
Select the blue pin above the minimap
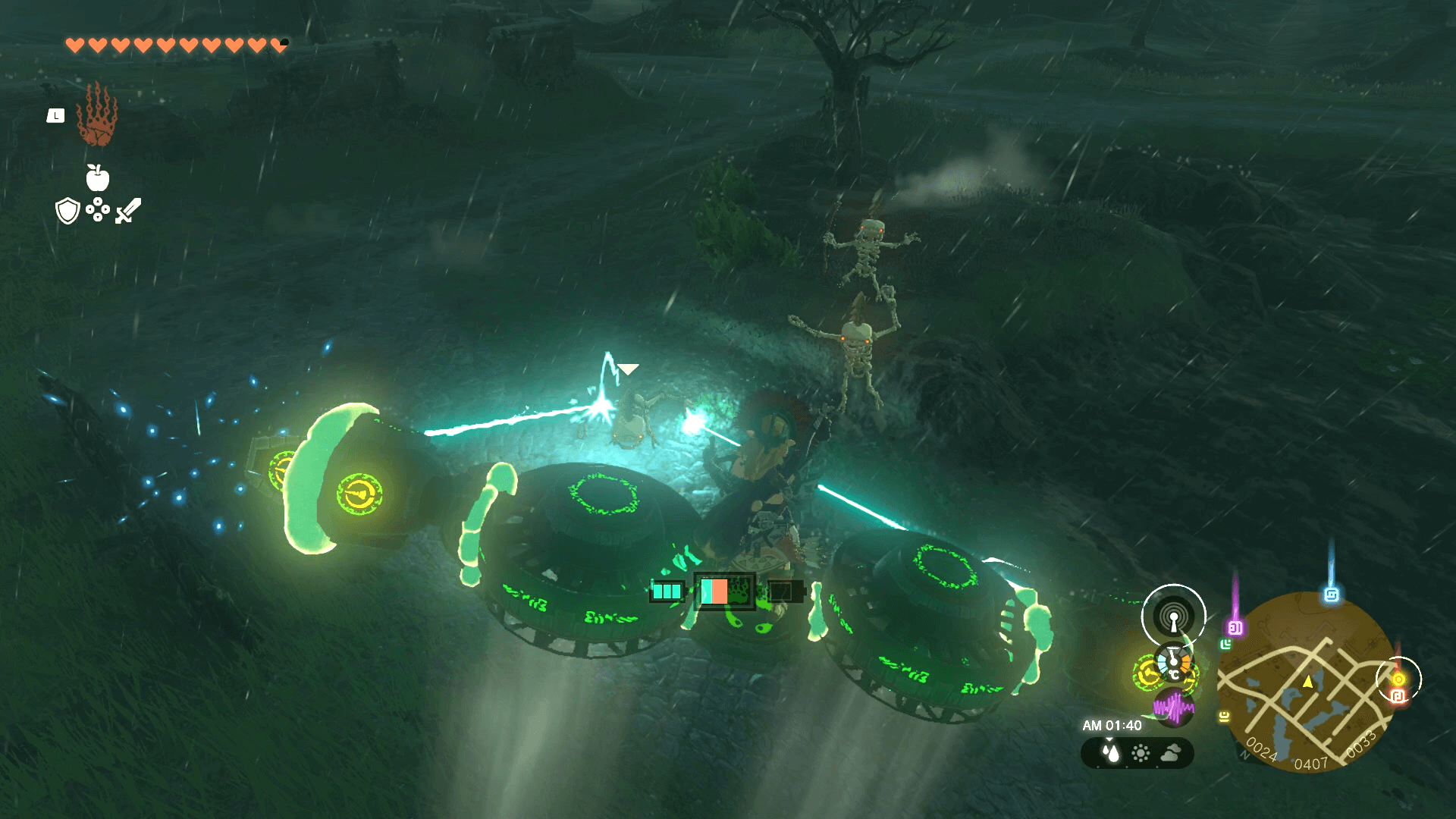pyautogui.click(x=1331, y=595)
